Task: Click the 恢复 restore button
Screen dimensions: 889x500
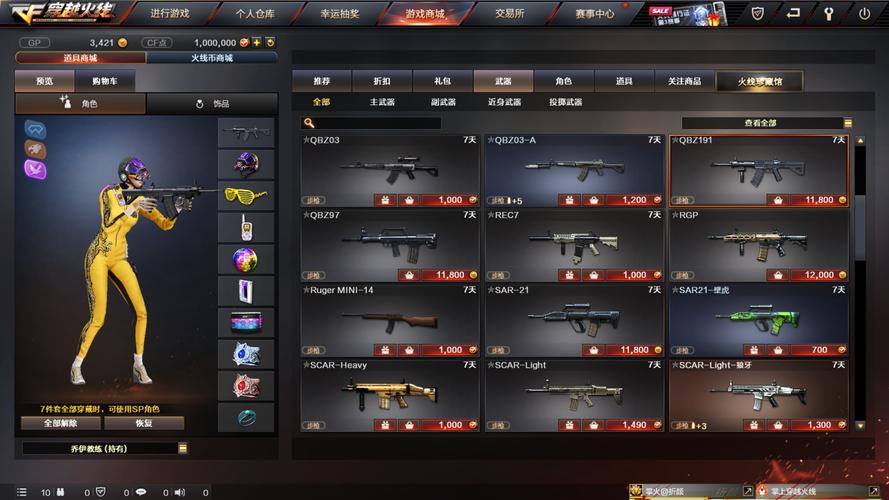Action: 145,423
